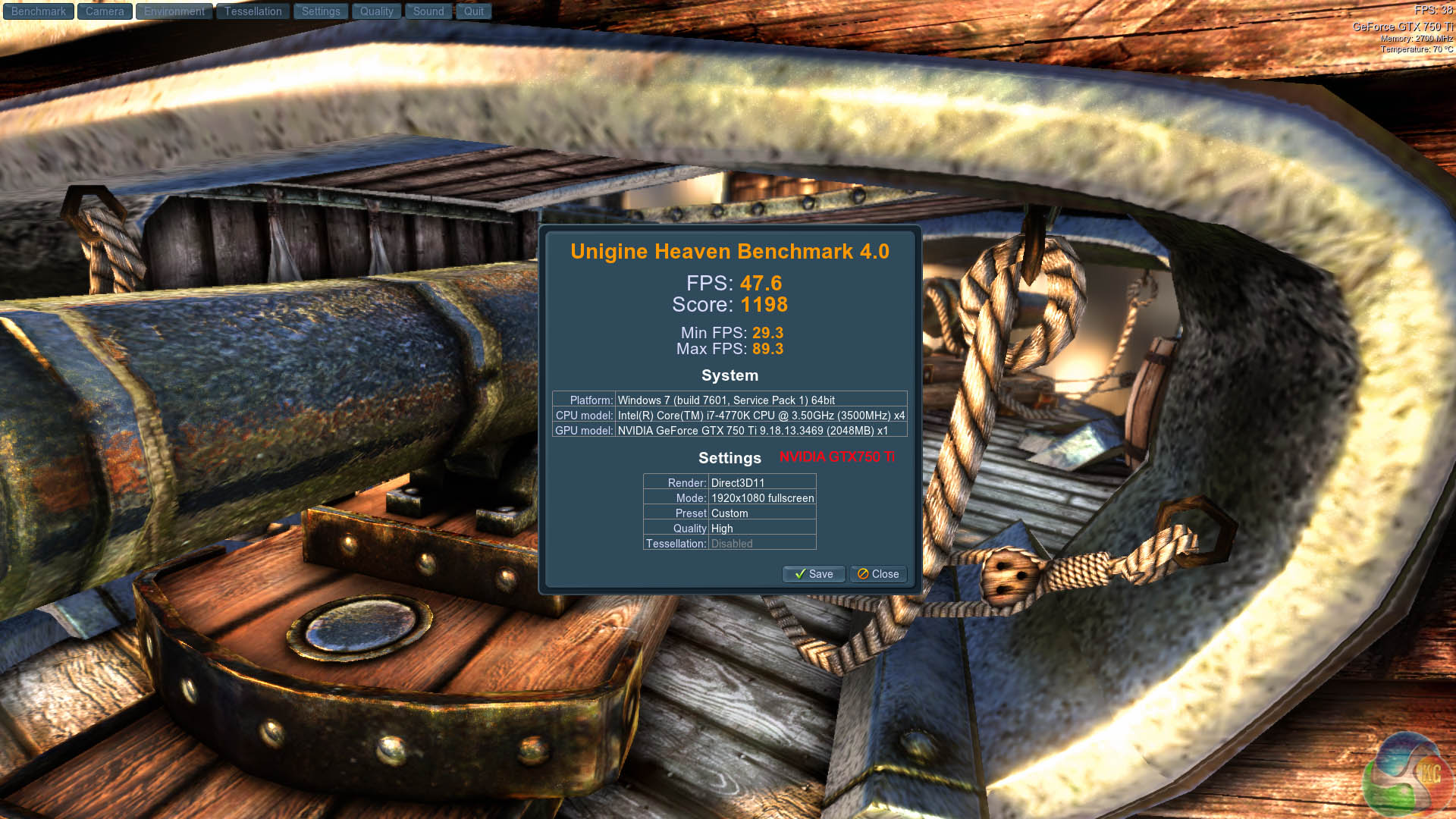Open the Camera menu
The image size is (1456, 819).
pyautogui.click(x=105, y=11)
